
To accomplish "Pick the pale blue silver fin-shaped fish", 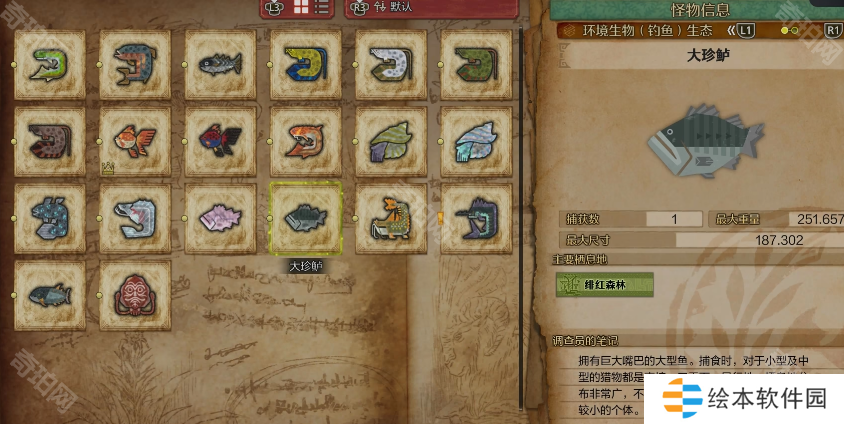I will tap(476, 141).
